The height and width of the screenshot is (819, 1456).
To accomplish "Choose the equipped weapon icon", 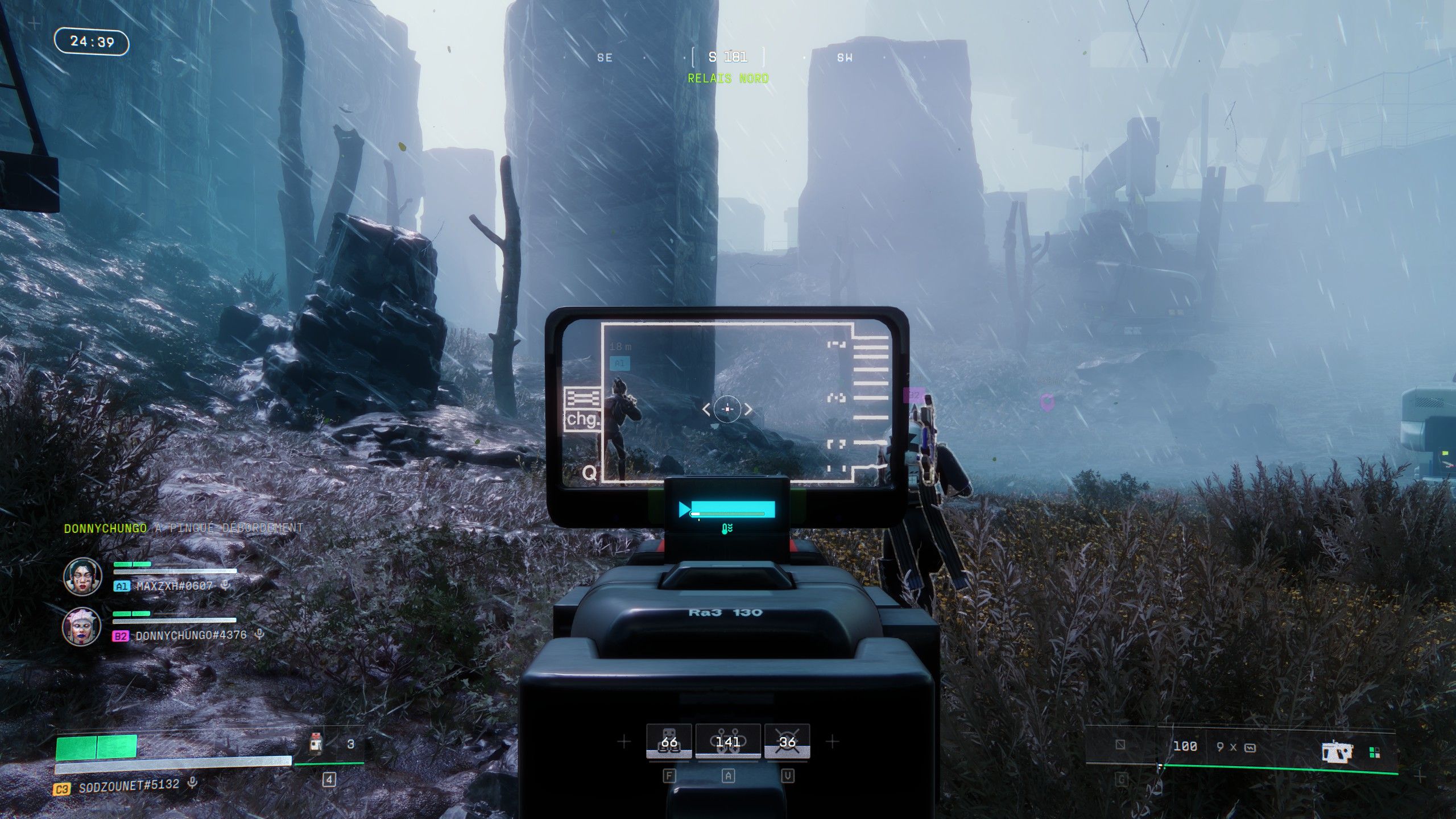I will [x=1337, y=751].
